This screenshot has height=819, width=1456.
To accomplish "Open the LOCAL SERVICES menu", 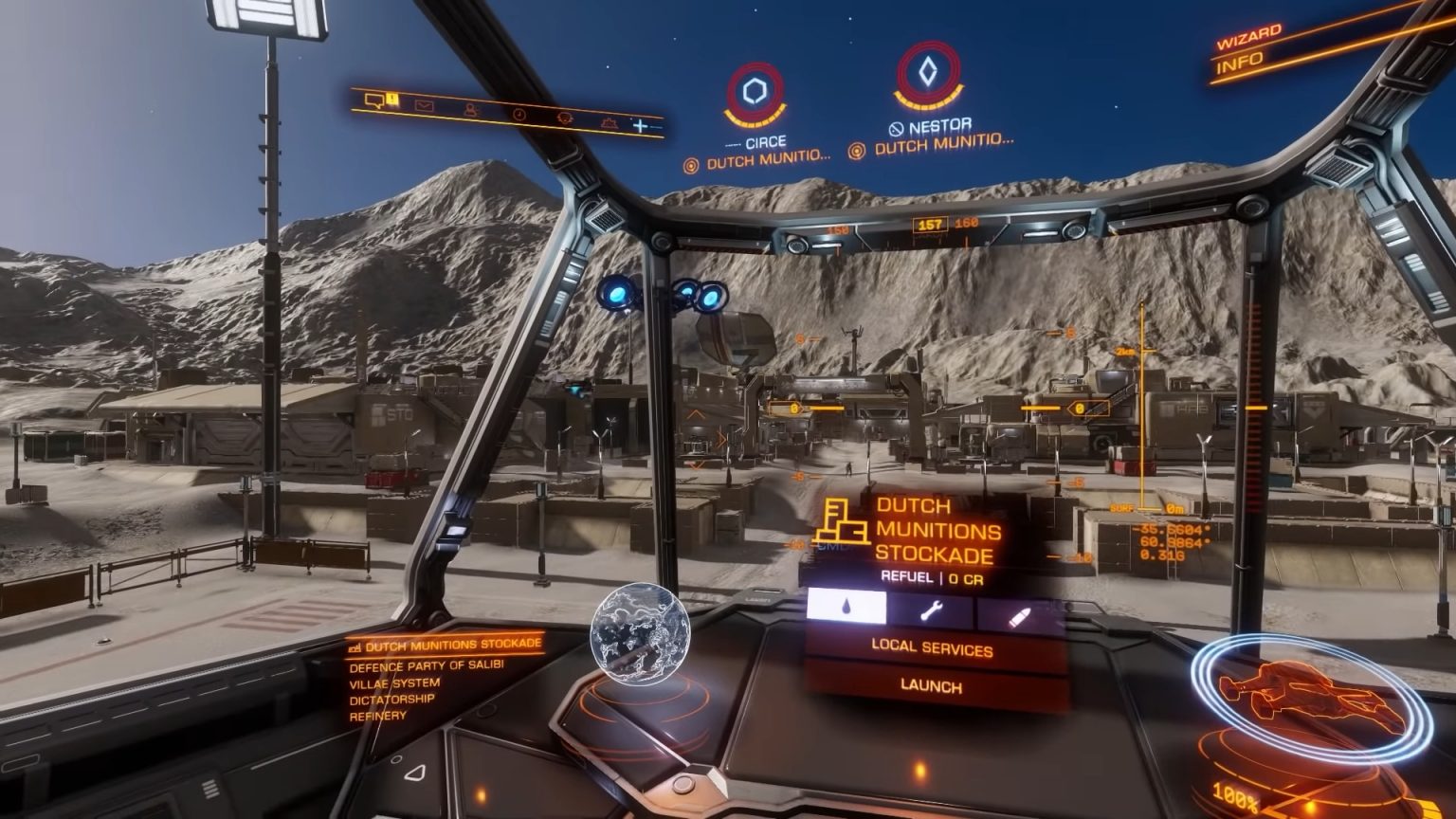I will pos(932,650).
